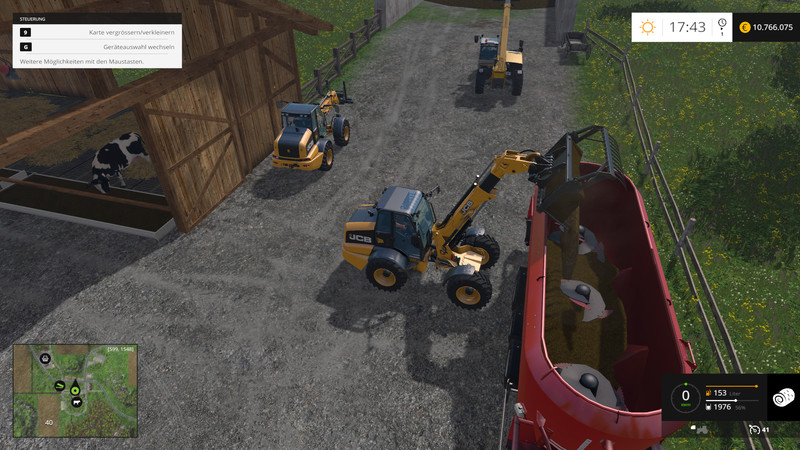The width and height of the screenshot is (800, 450).
Task: Click the cruise control speed icon
Action: tap(754, 429)
